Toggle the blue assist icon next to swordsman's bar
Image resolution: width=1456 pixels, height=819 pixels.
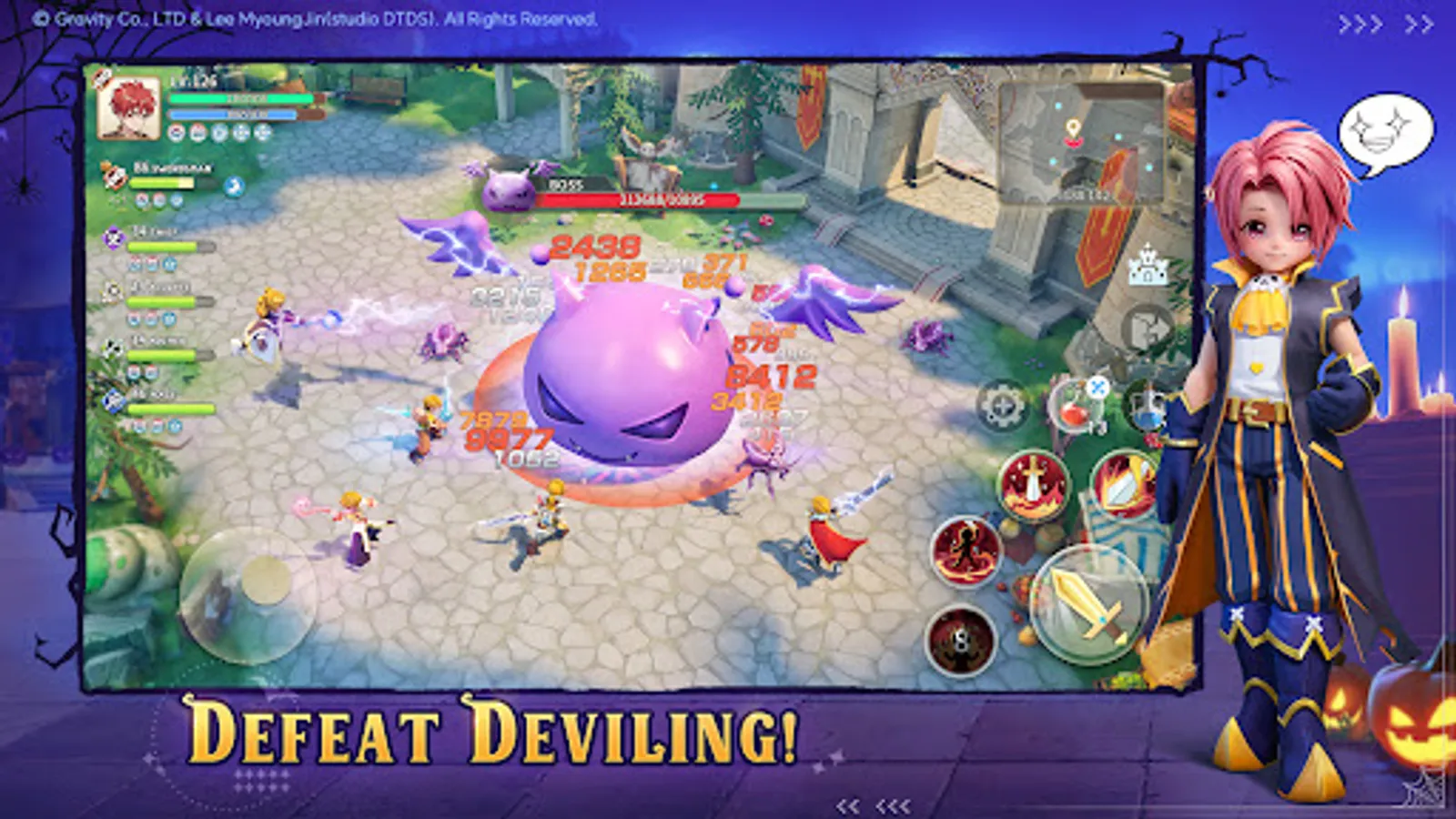point(233,187)
